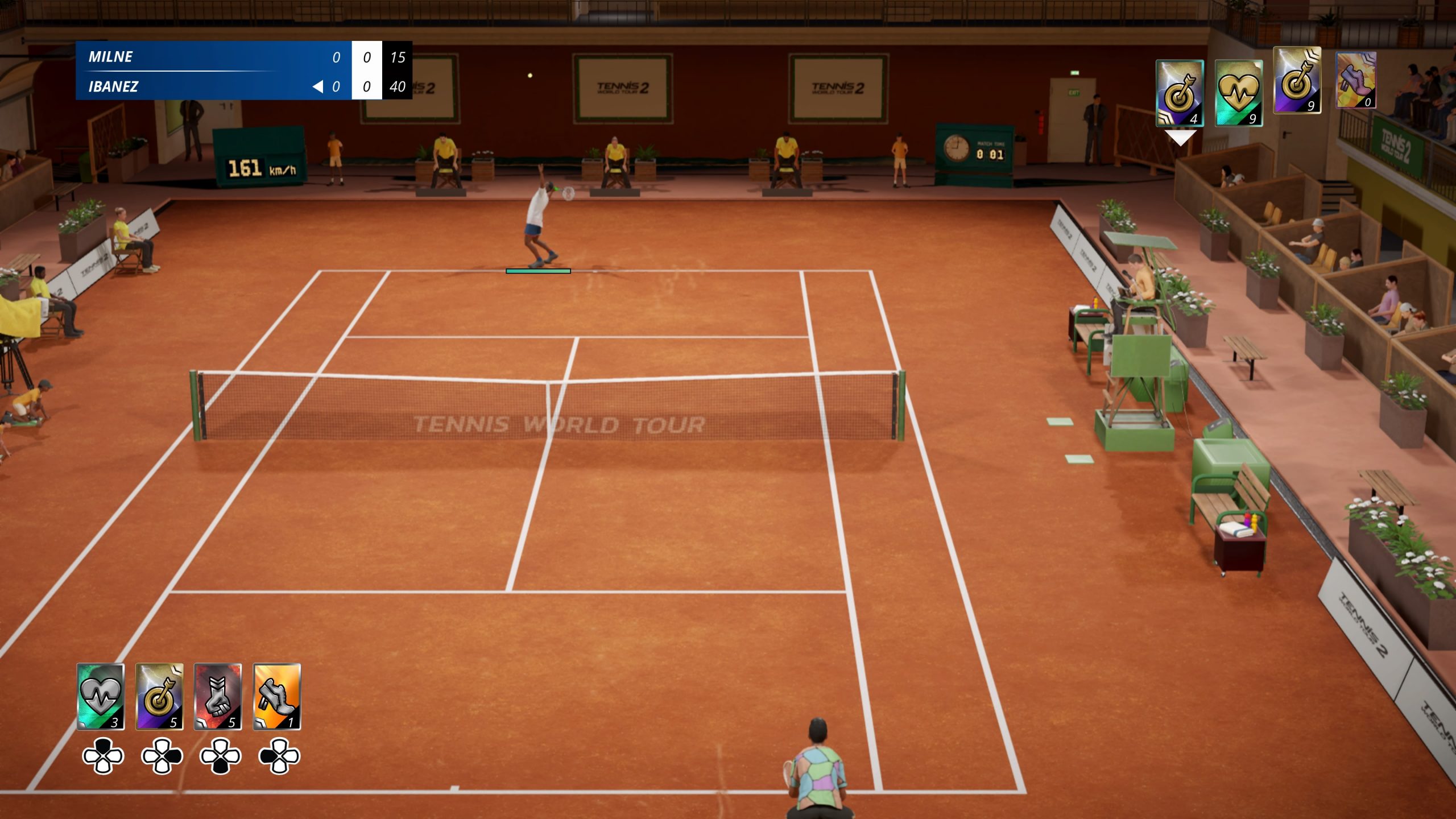Click the faded purple card showing 0
The width and height of the screenshot is (1456, 819).
[x=1356, y=80]
